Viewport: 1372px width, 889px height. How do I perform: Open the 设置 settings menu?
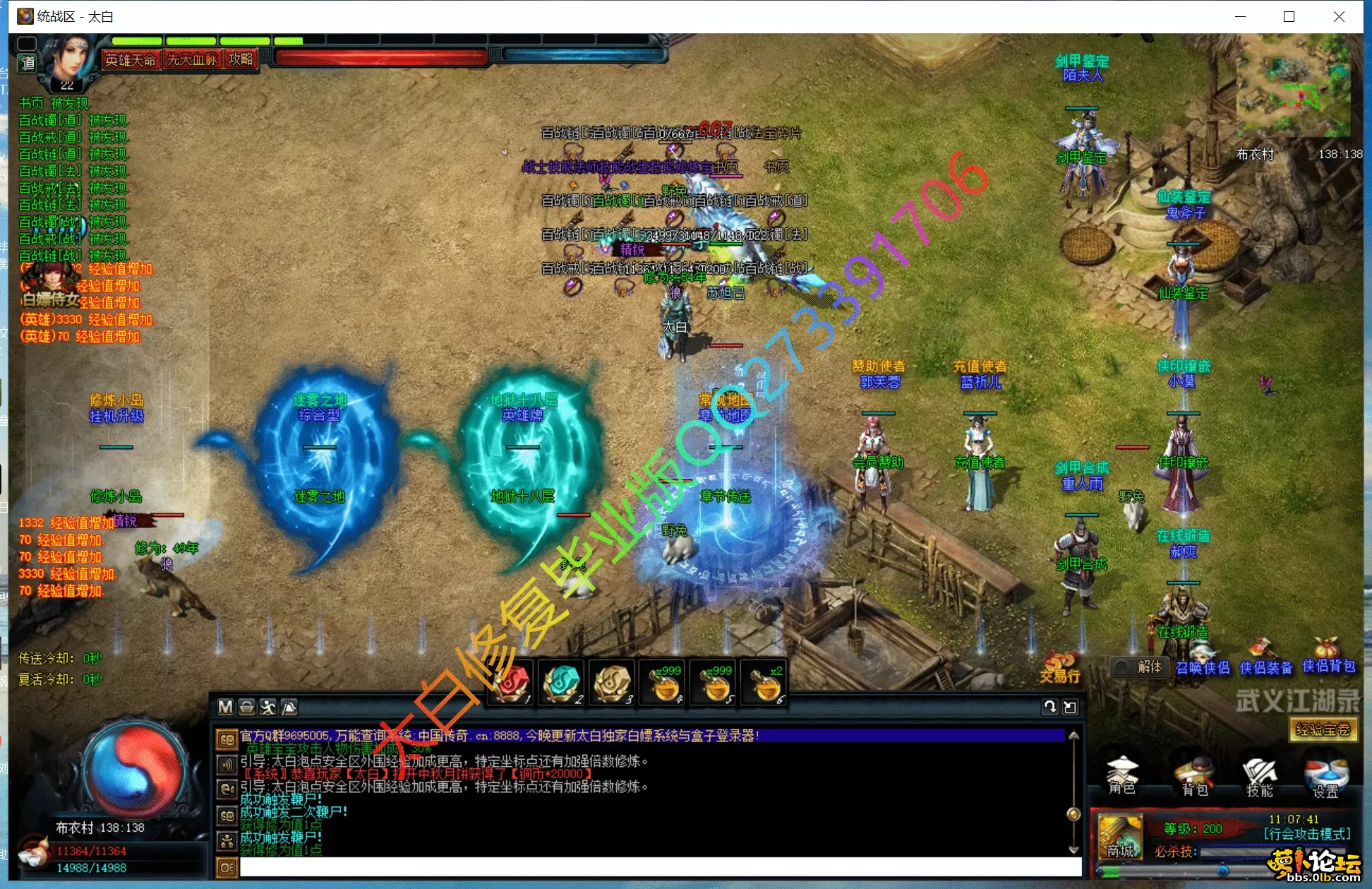pos(1325,777)
